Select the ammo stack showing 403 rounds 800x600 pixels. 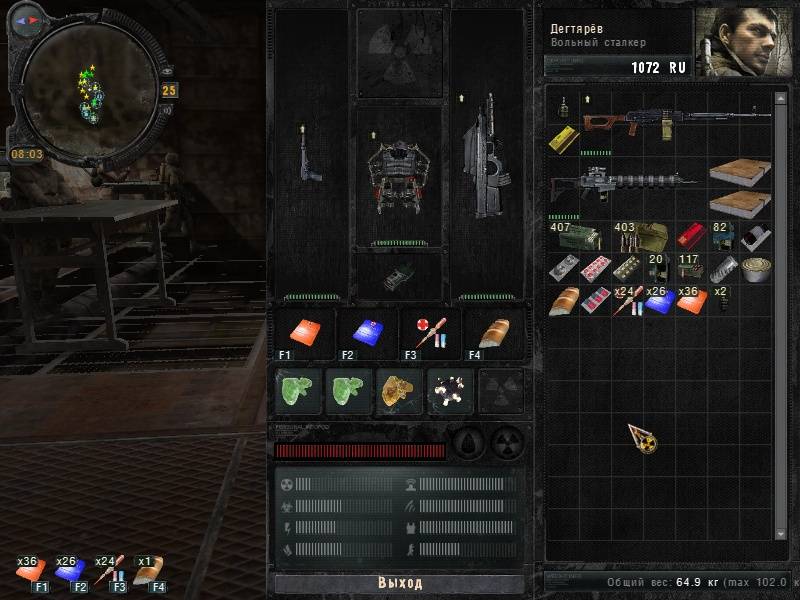click(638, 239)
